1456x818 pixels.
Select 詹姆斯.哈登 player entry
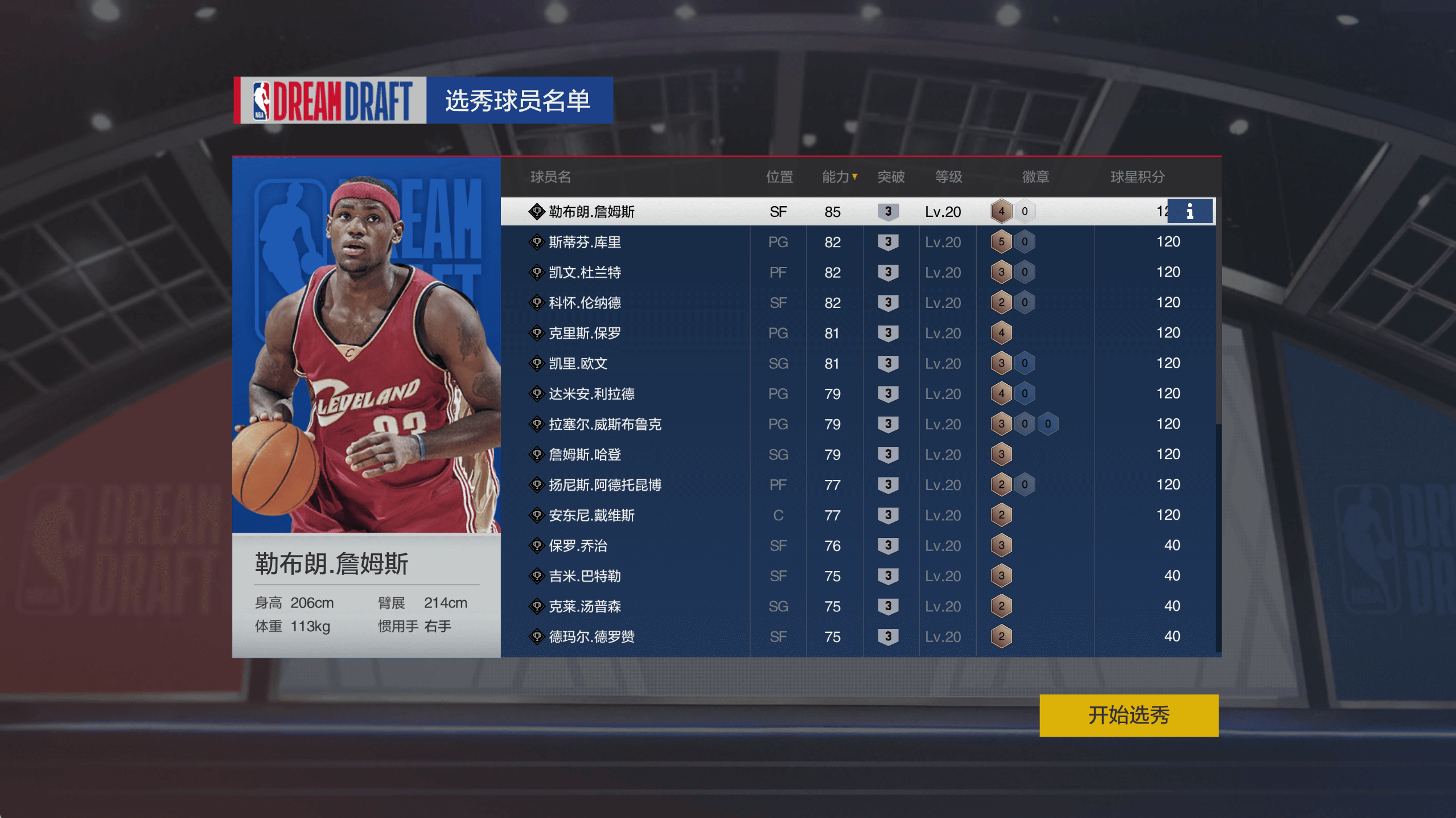[x=585, y=455]
